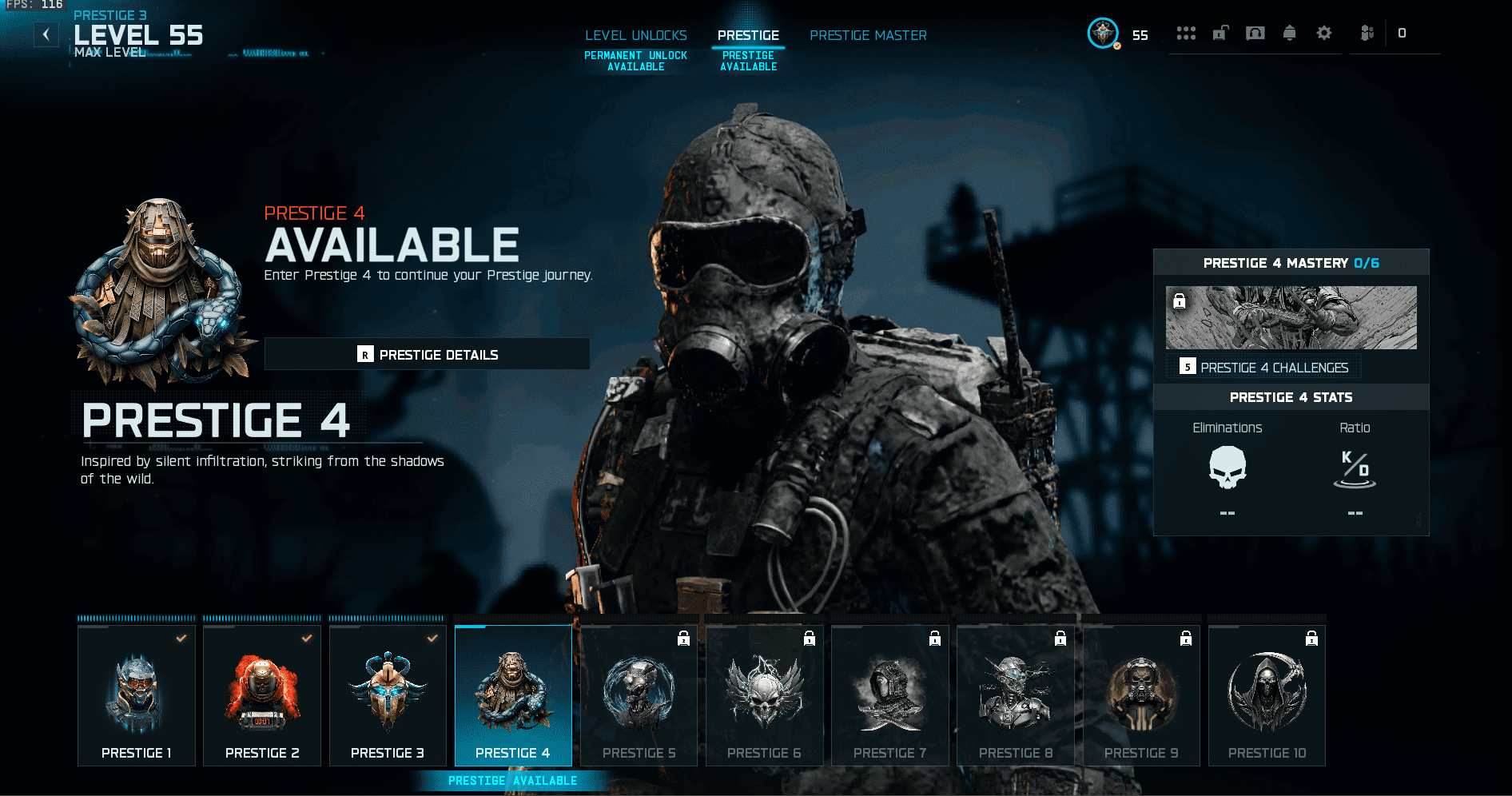This screenshot has height=796, width=1512.
Task: Open the apps grid menu icon
Action: [1187, 34]
